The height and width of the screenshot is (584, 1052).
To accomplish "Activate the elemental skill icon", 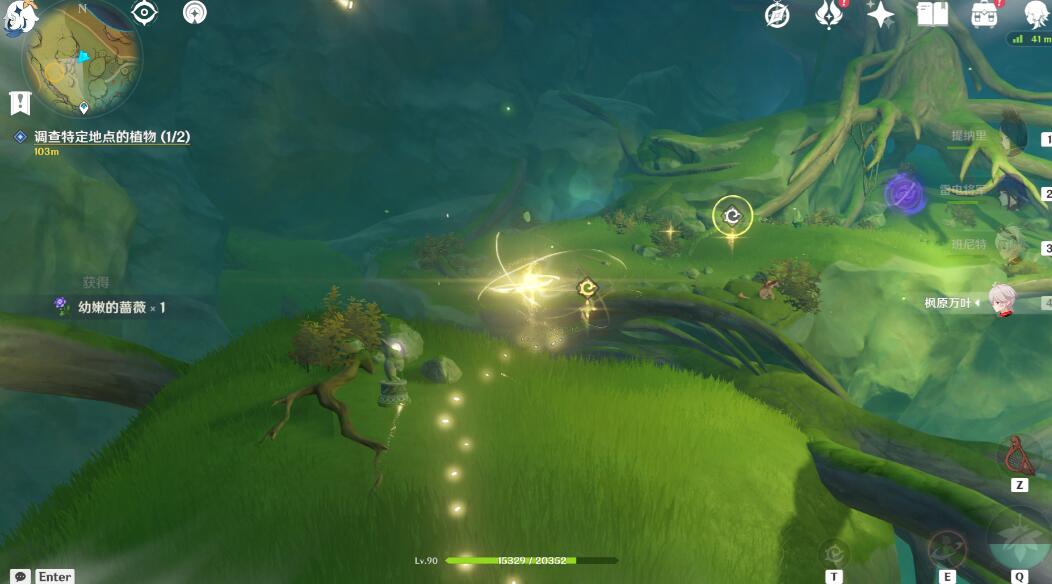I will click(x=945, y=550).
